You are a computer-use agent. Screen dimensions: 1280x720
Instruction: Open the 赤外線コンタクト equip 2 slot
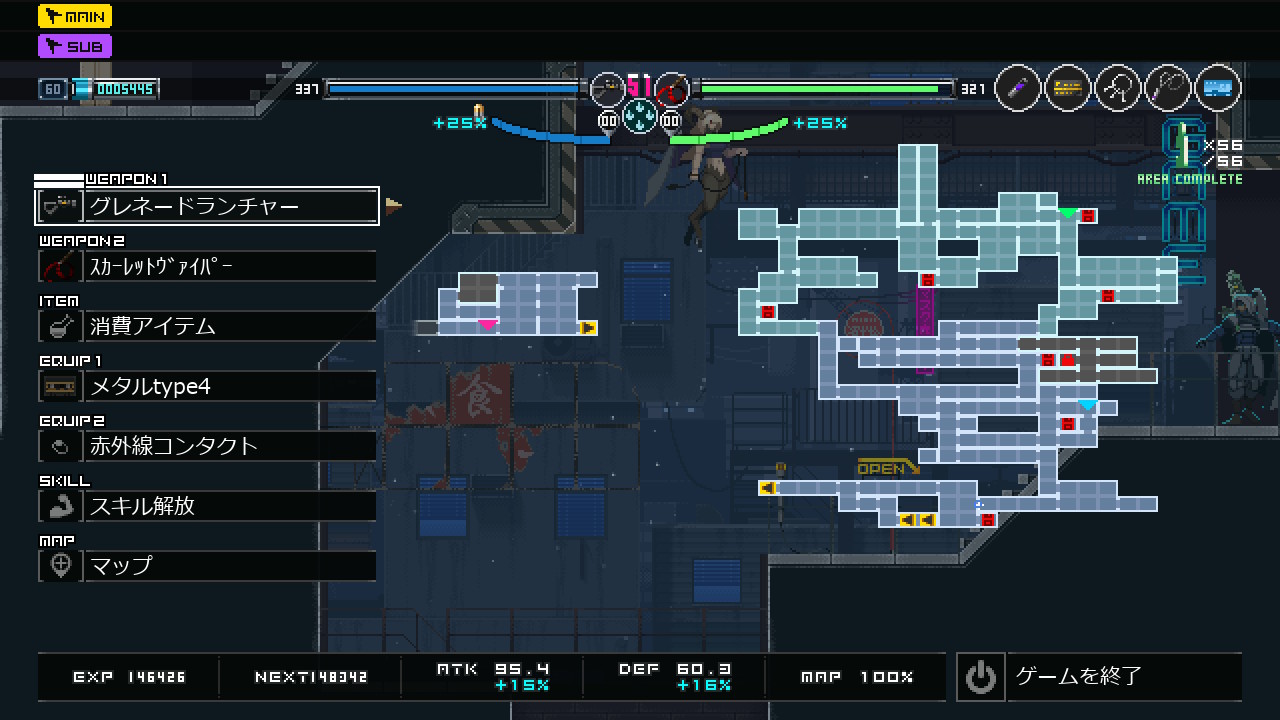(x=207, y=446)
